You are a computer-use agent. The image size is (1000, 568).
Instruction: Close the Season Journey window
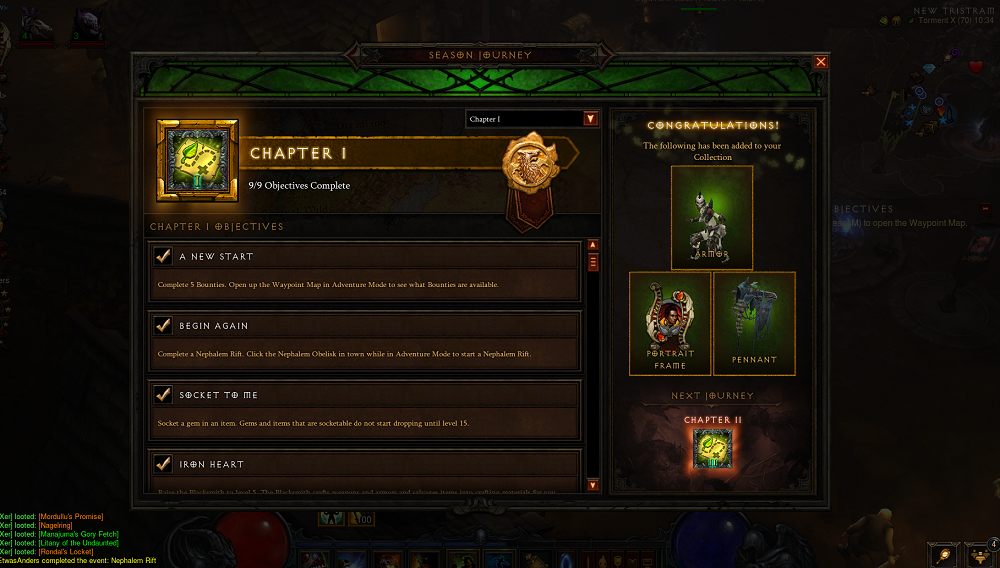pyautogui.click(x=821, y=62)
